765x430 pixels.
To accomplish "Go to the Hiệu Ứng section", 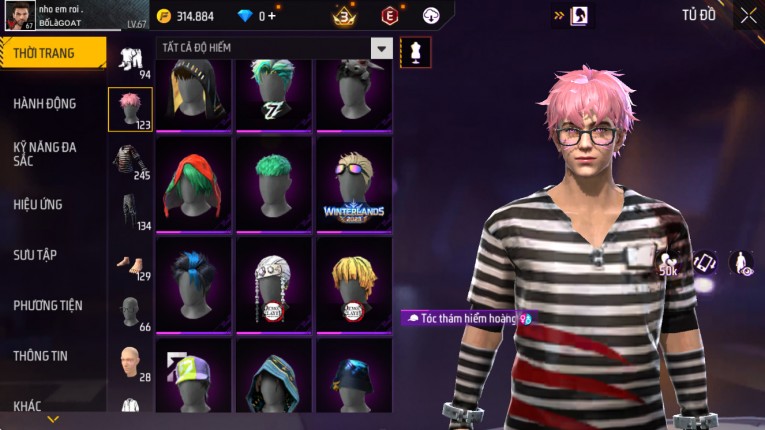I will point(38,204).
